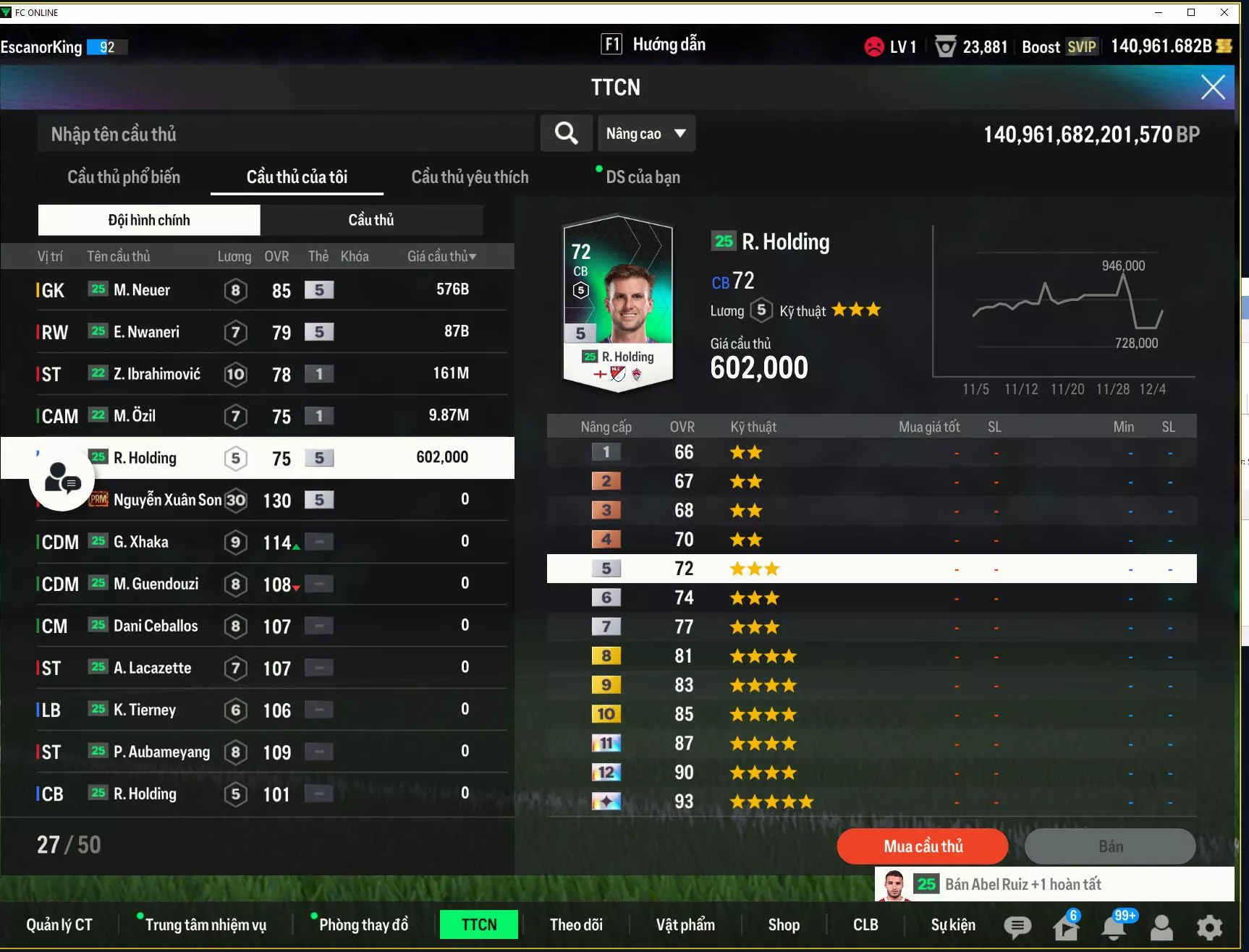Open notifications bell with 99+ badge
This screenshot has height=952, width=1249.
(x=1113, y=927)
